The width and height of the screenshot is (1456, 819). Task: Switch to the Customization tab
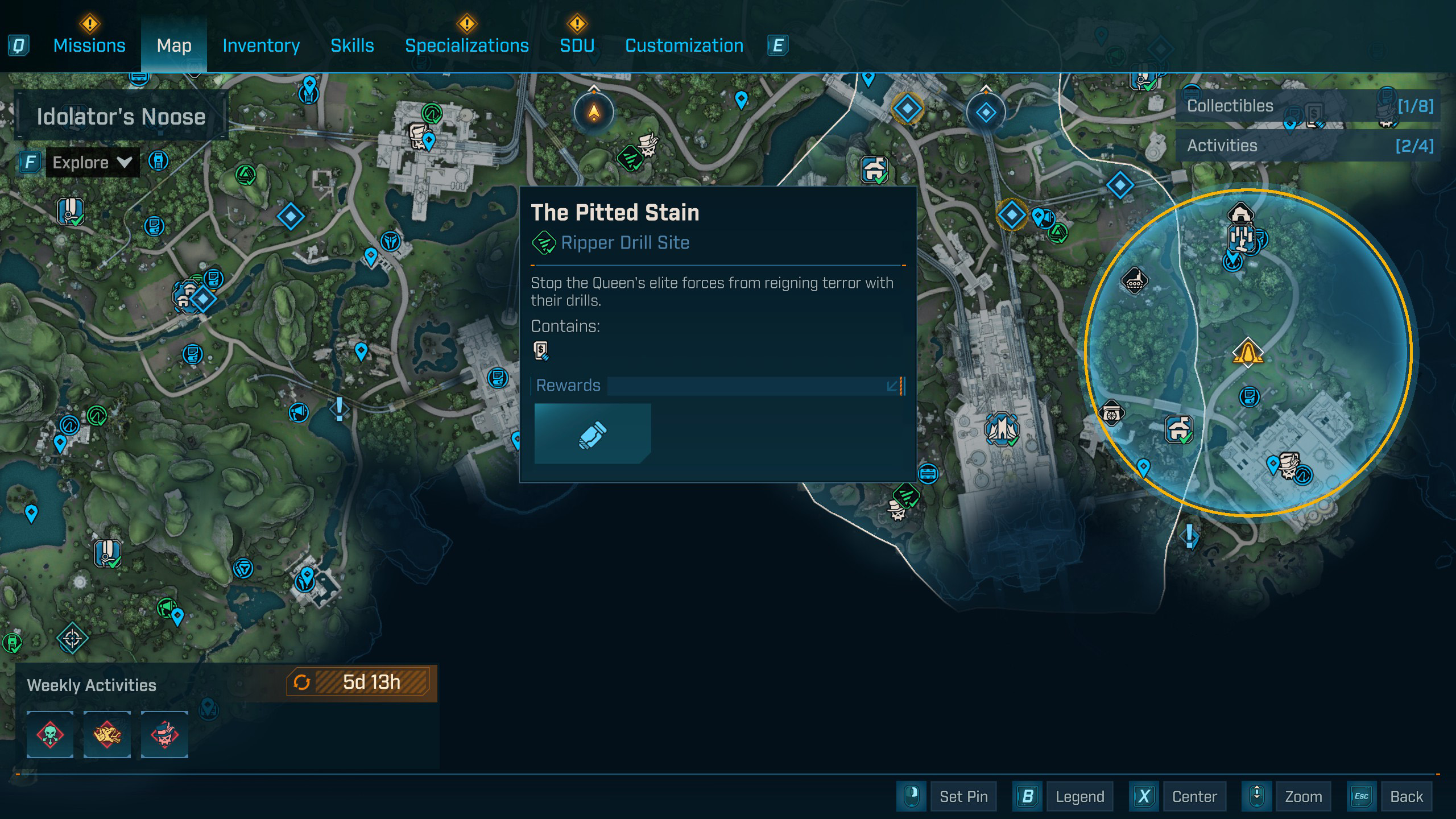pyautogui.click(x=684, y=45)
